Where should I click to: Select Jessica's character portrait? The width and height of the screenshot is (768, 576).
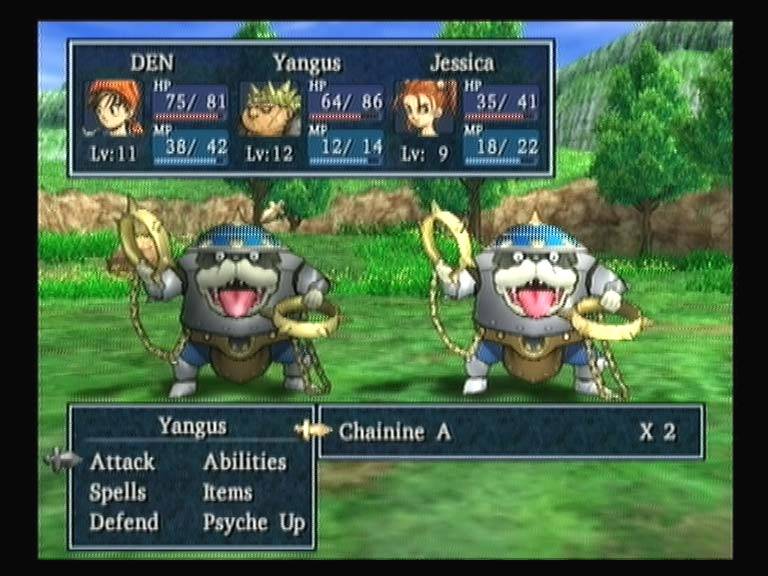click(x=425, y=108)
